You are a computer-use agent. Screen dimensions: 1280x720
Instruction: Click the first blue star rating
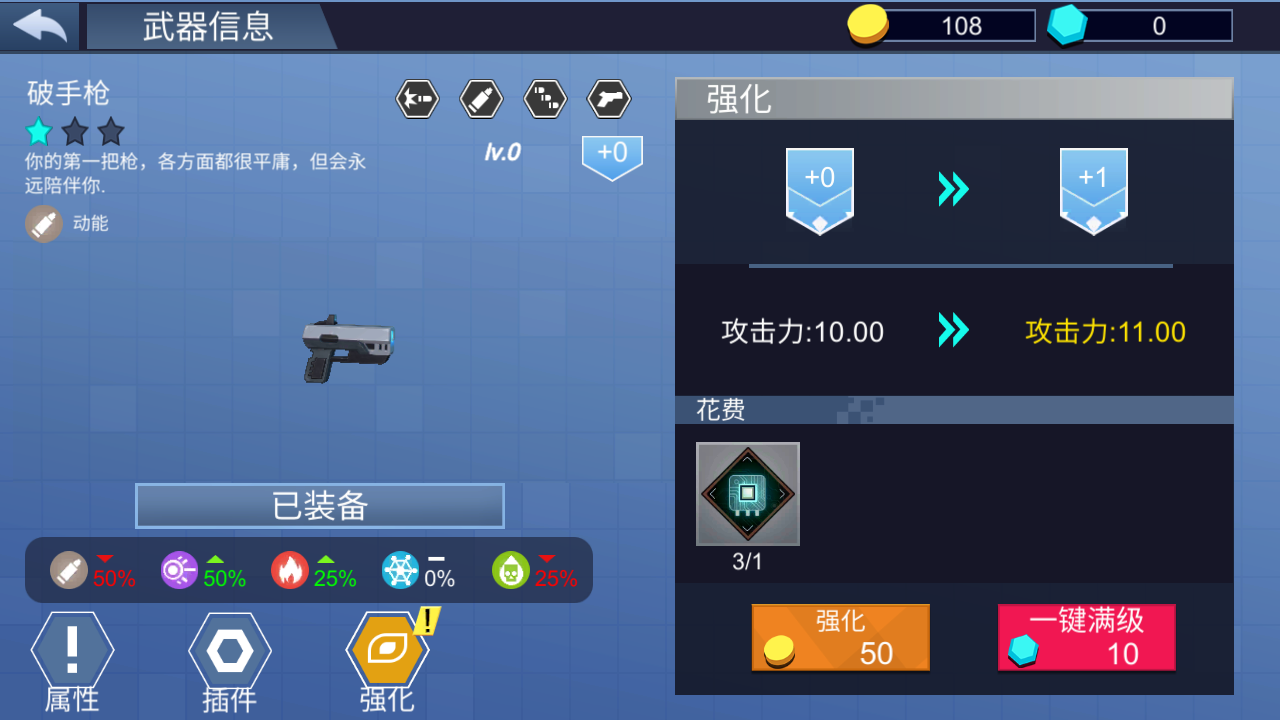click(38, 131)
